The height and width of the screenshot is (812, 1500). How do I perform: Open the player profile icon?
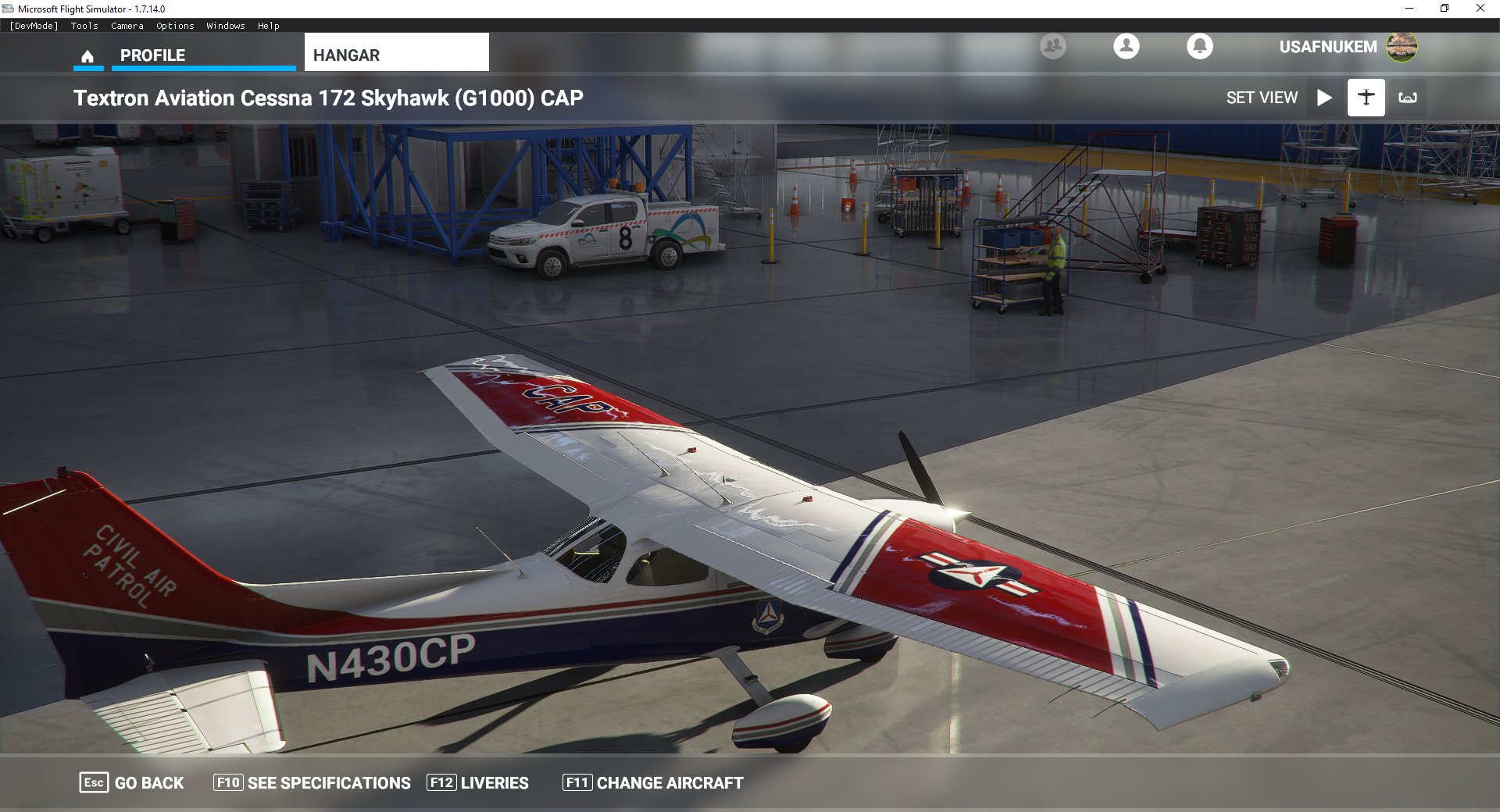click(x=1126, y=47)
